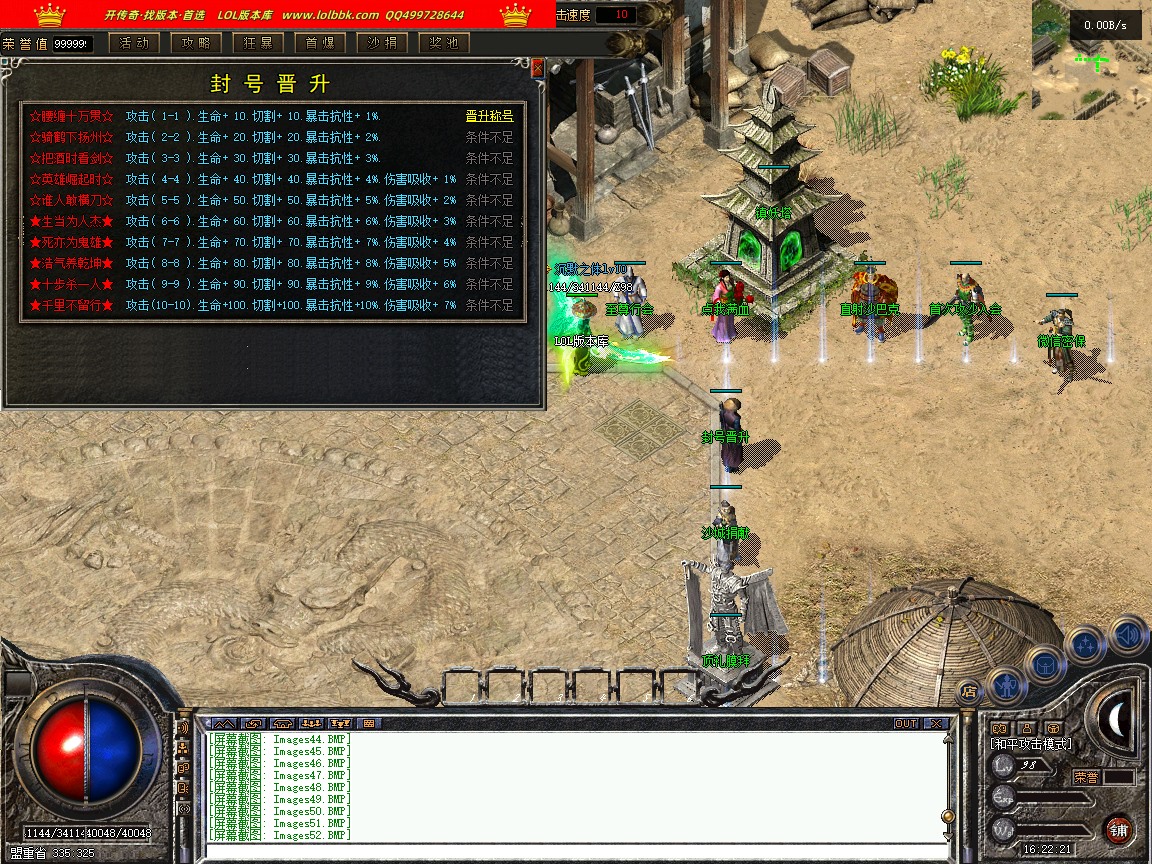1152x864 pixels.
Task: Click the 荣誉 honor button
Action: tap(1086, 777)
